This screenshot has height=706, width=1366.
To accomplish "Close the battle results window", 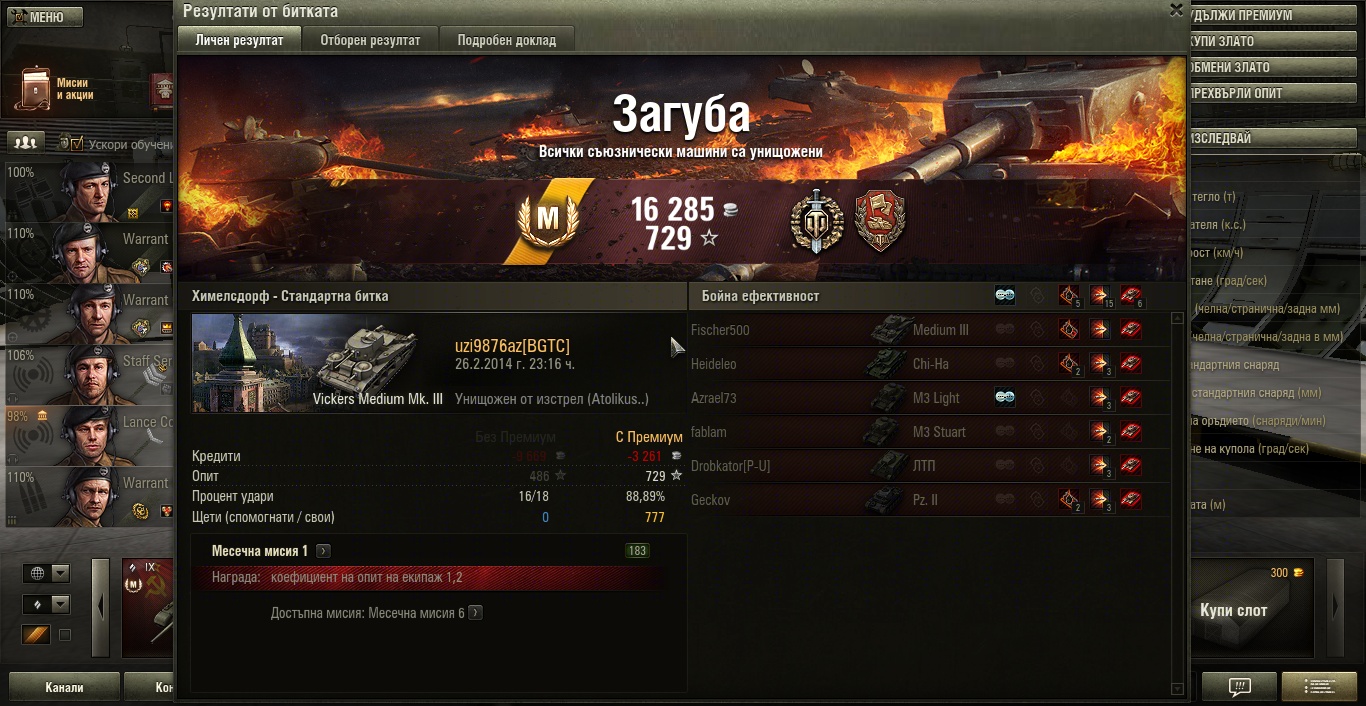I will [1176, 10].
